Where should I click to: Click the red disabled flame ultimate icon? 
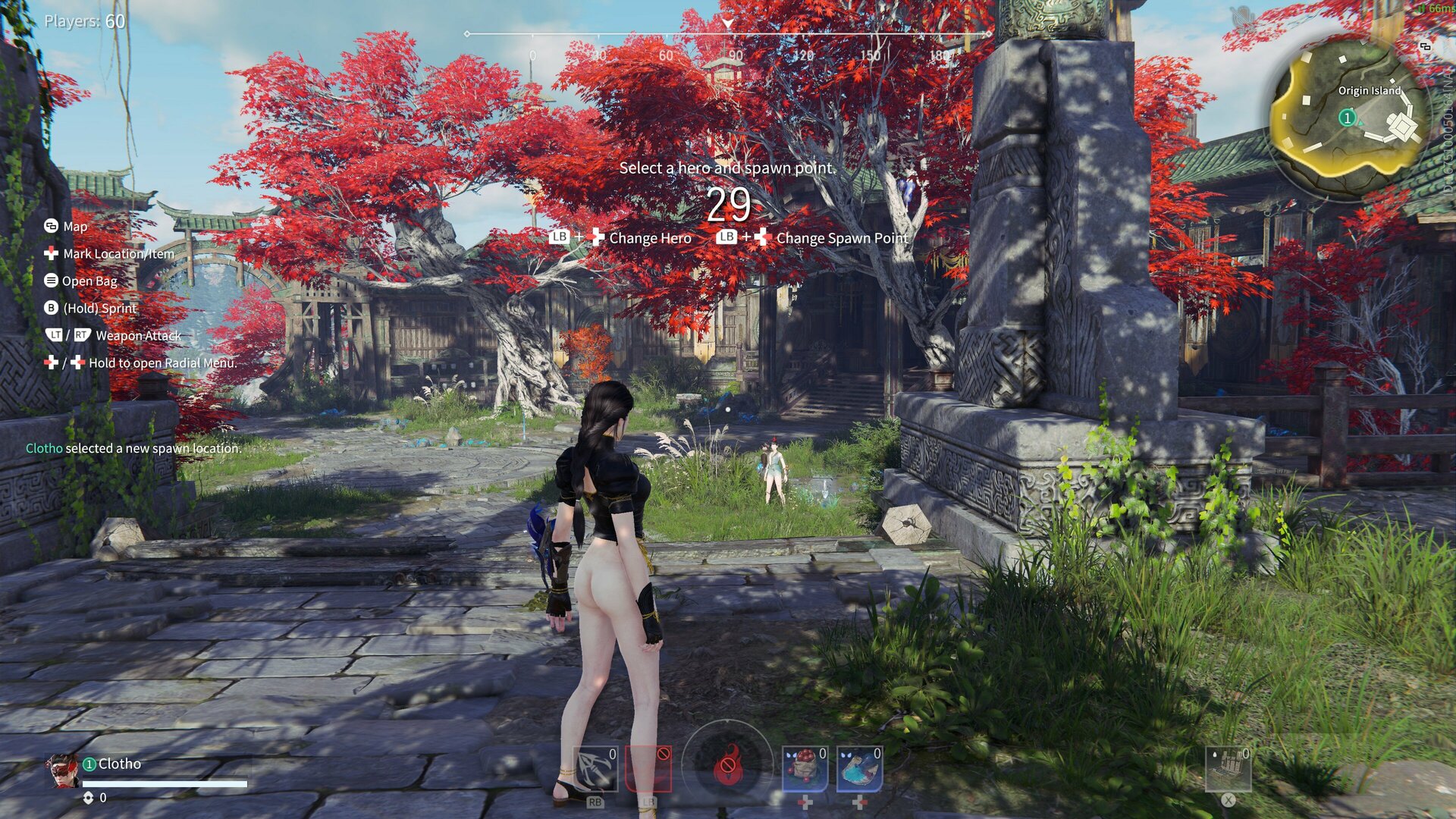[x=727, y=766]
